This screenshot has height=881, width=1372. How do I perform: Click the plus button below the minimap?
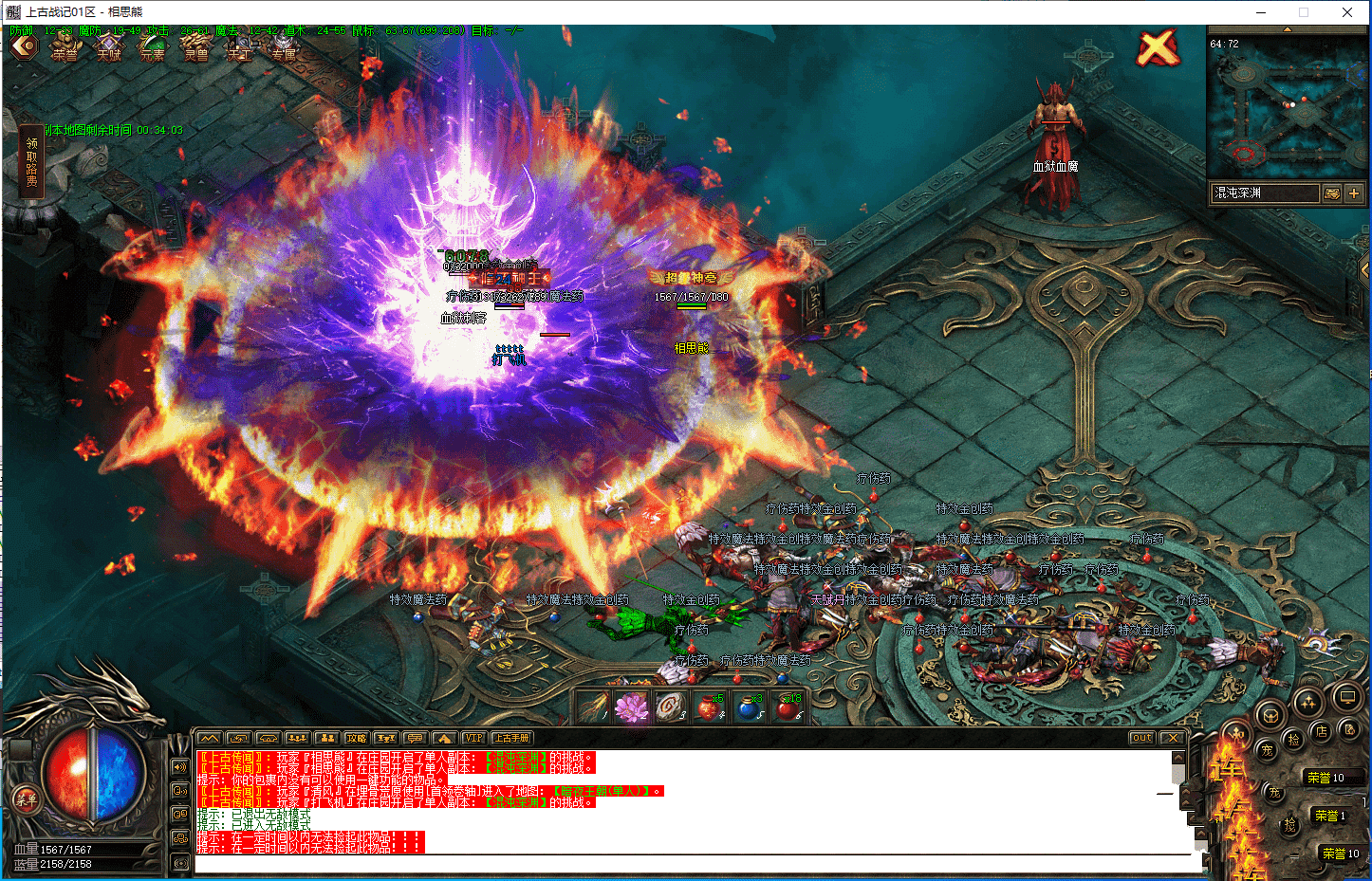coord(1354,193)
